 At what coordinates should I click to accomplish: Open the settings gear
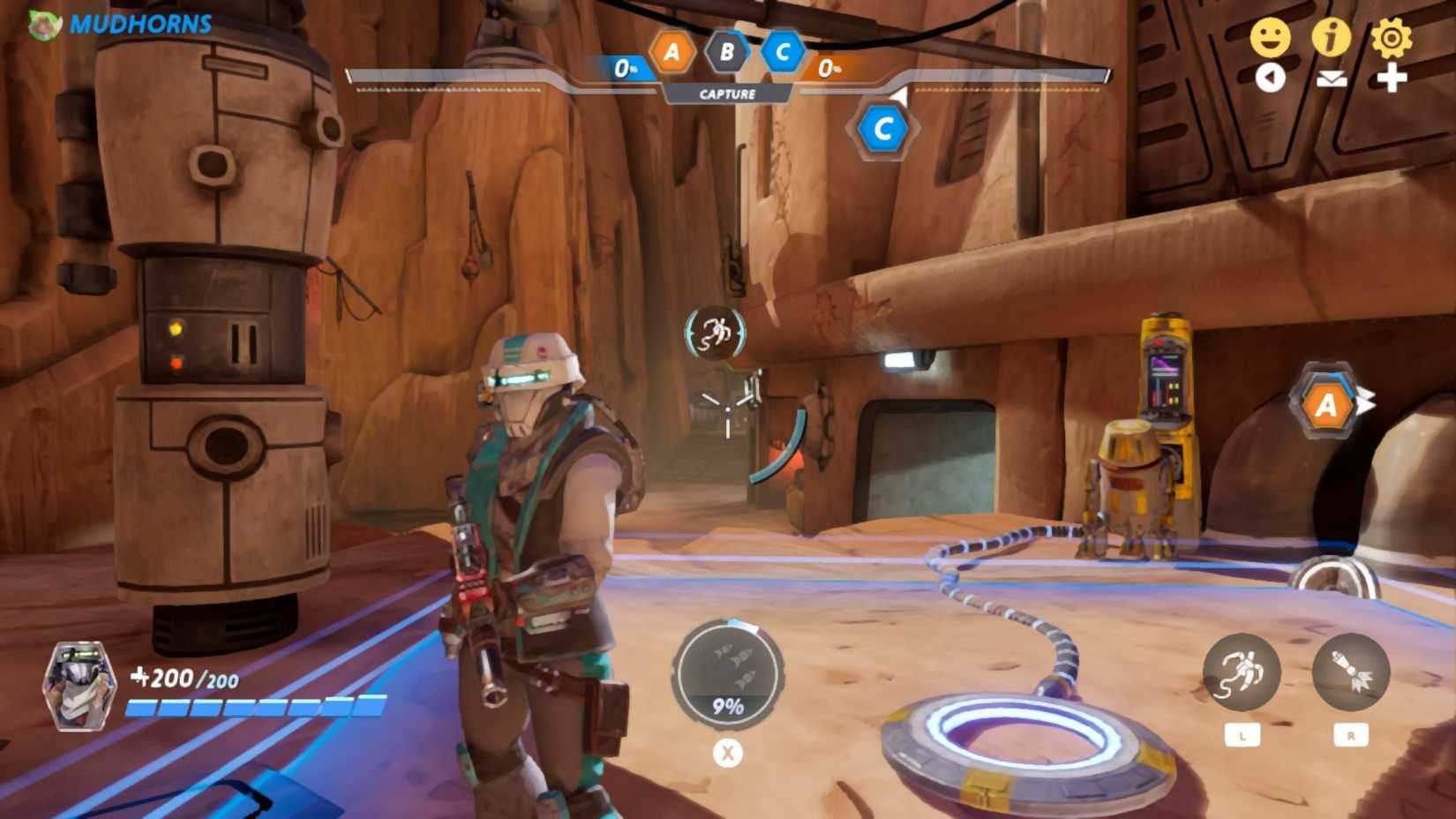(x=1392, y=38)
